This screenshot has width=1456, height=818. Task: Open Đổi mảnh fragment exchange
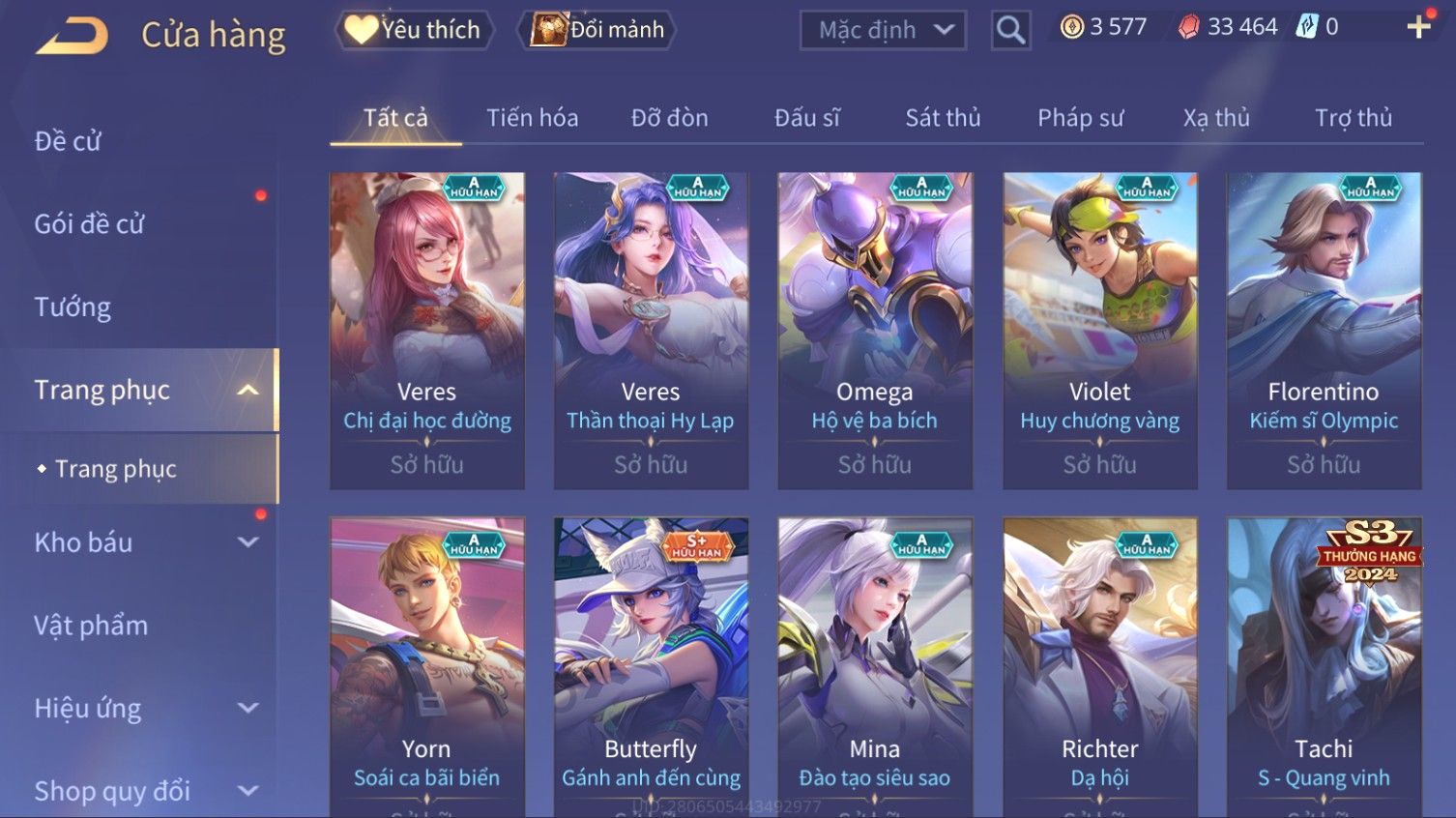click(x=598, y=30)
